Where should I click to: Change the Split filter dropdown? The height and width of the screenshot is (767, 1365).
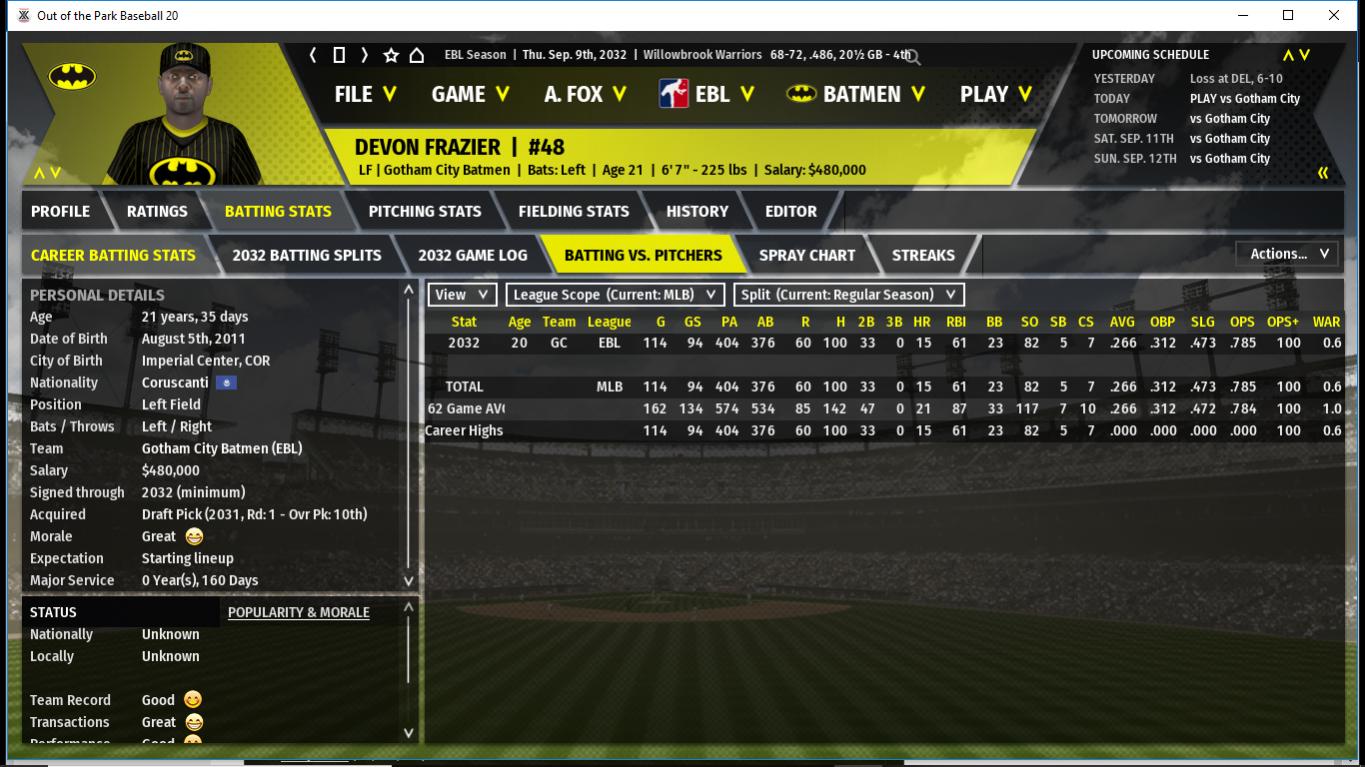tap(849, 295)
